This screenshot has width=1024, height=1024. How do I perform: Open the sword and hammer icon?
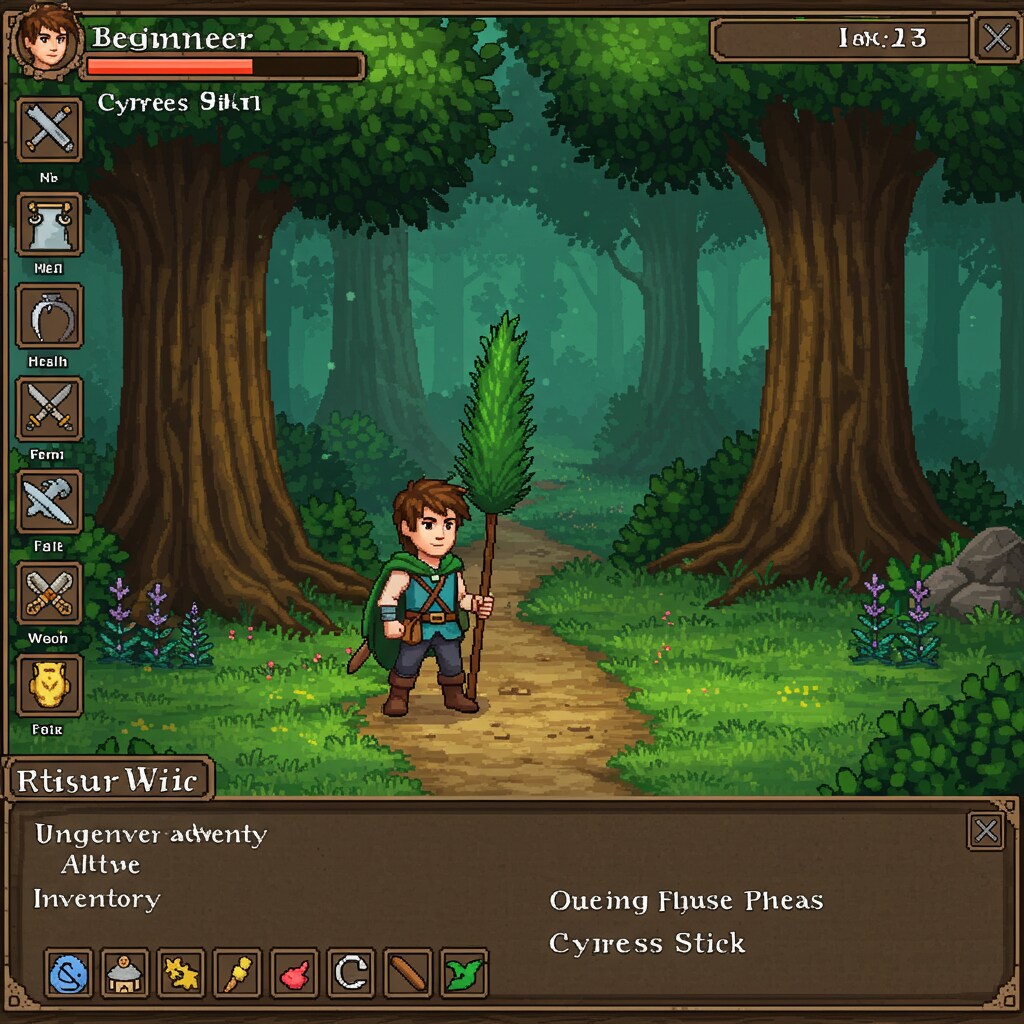(x=49, y=501)
